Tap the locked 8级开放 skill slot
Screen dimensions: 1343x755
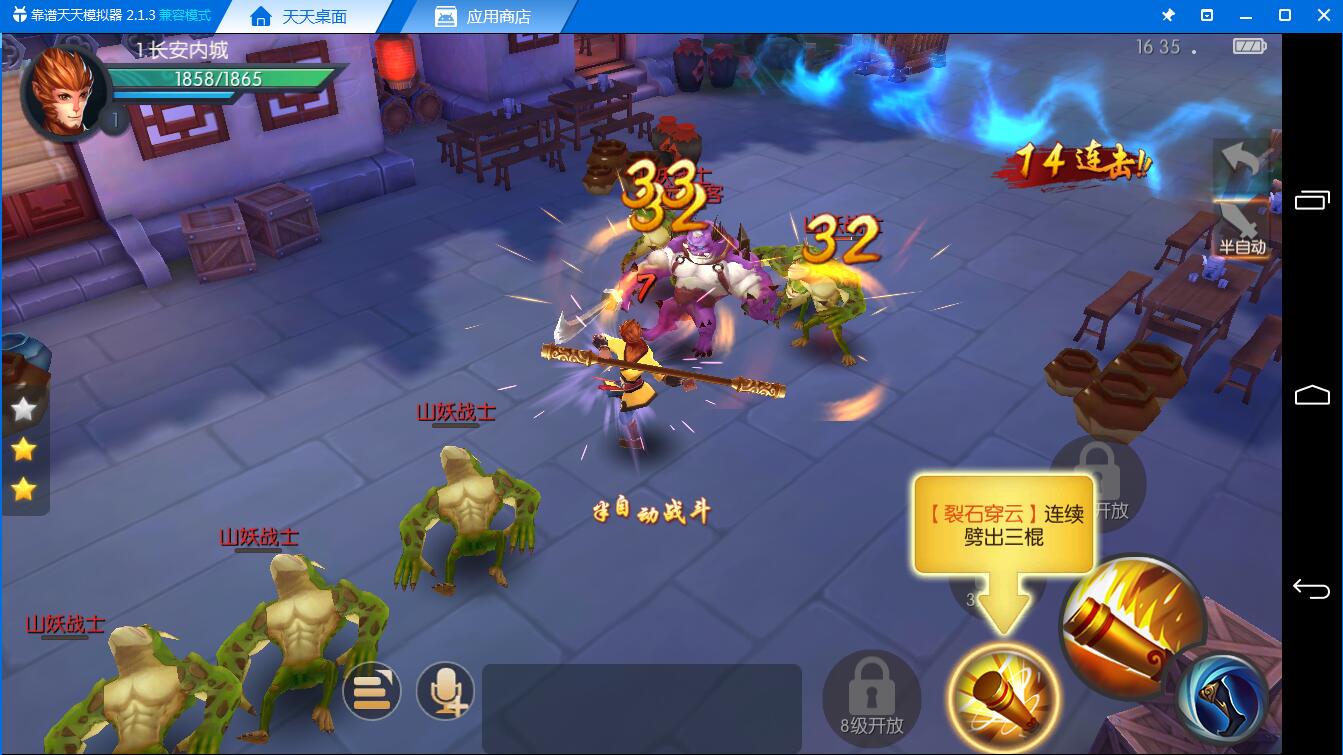(871, 696)
